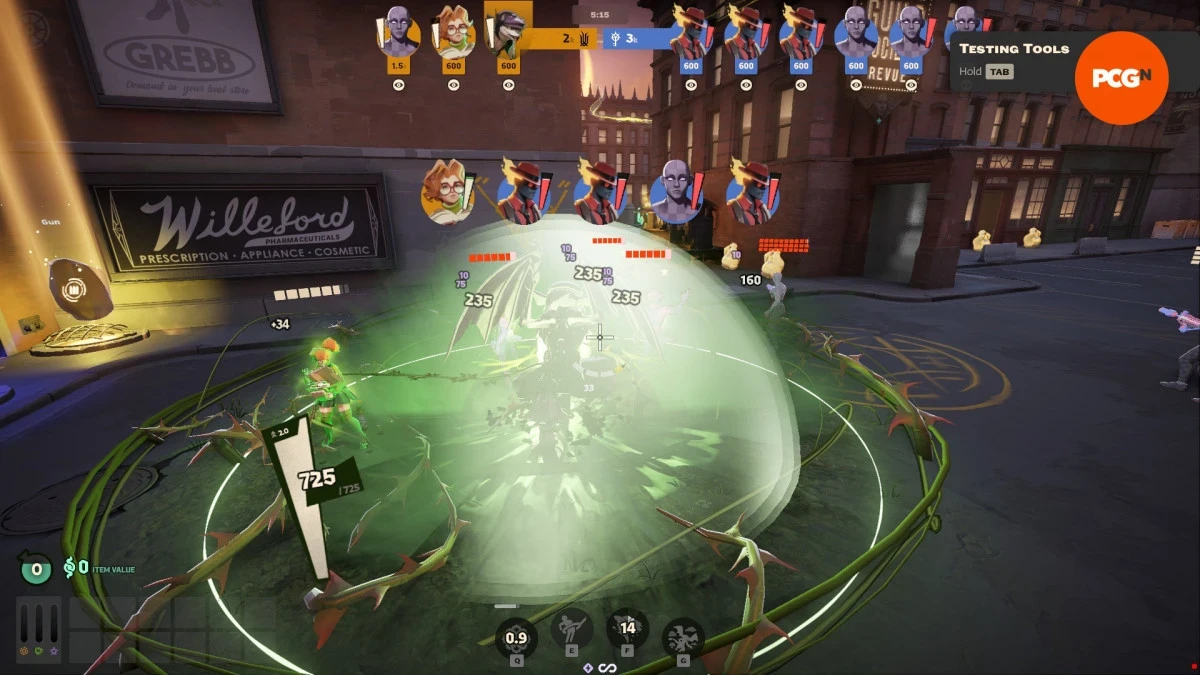Click the amber team hero with 1.5k souls
Viewport: 1200px width, 675px height.
[398, 32]
